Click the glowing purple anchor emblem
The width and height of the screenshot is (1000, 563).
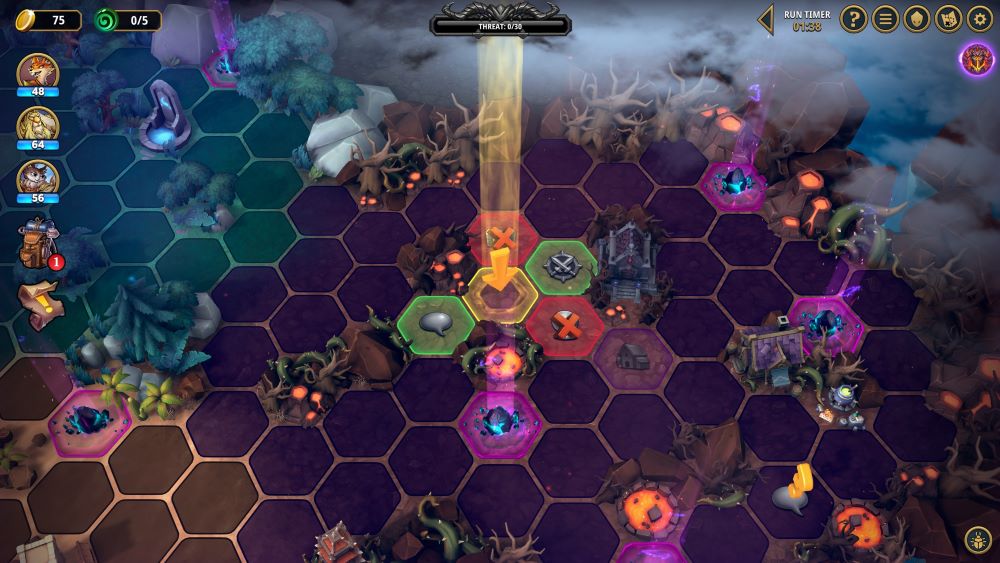[977, 59]
